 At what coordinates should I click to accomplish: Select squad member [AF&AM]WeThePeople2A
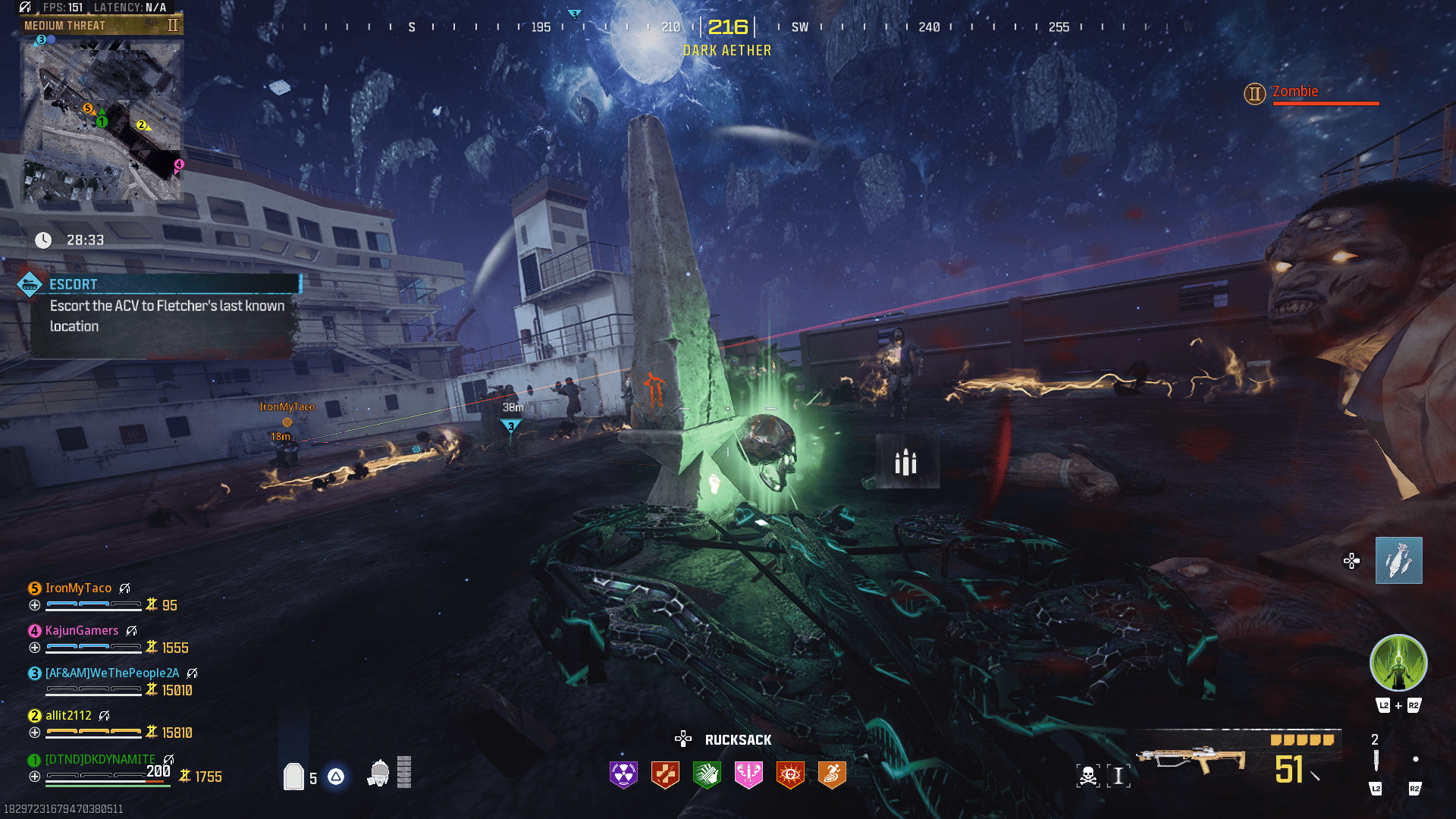pyautogui.click(x=111, y=673)
